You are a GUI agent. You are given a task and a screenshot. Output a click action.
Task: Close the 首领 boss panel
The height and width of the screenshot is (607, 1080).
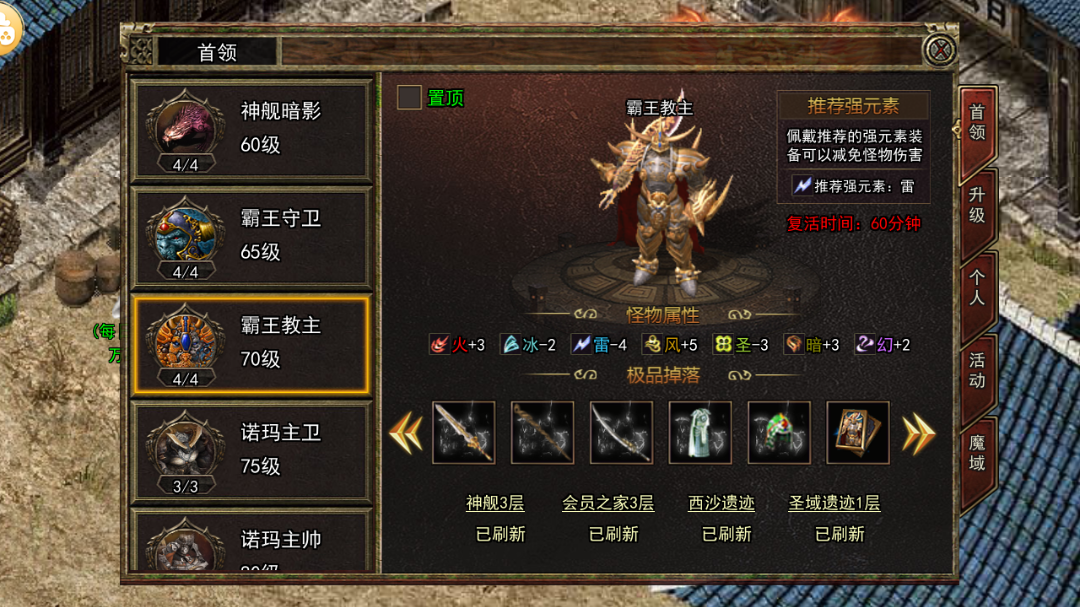938,50
